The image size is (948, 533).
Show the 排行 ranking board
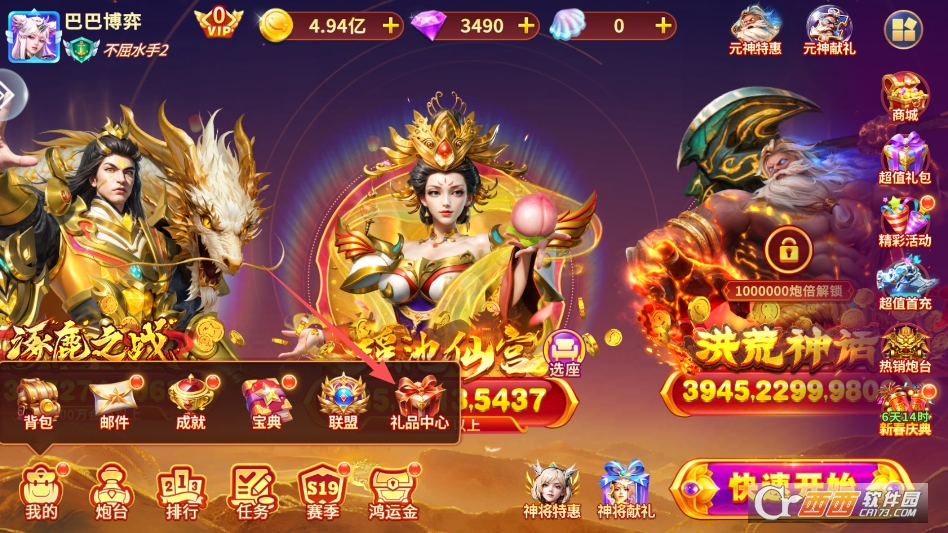tap(181, 492)
